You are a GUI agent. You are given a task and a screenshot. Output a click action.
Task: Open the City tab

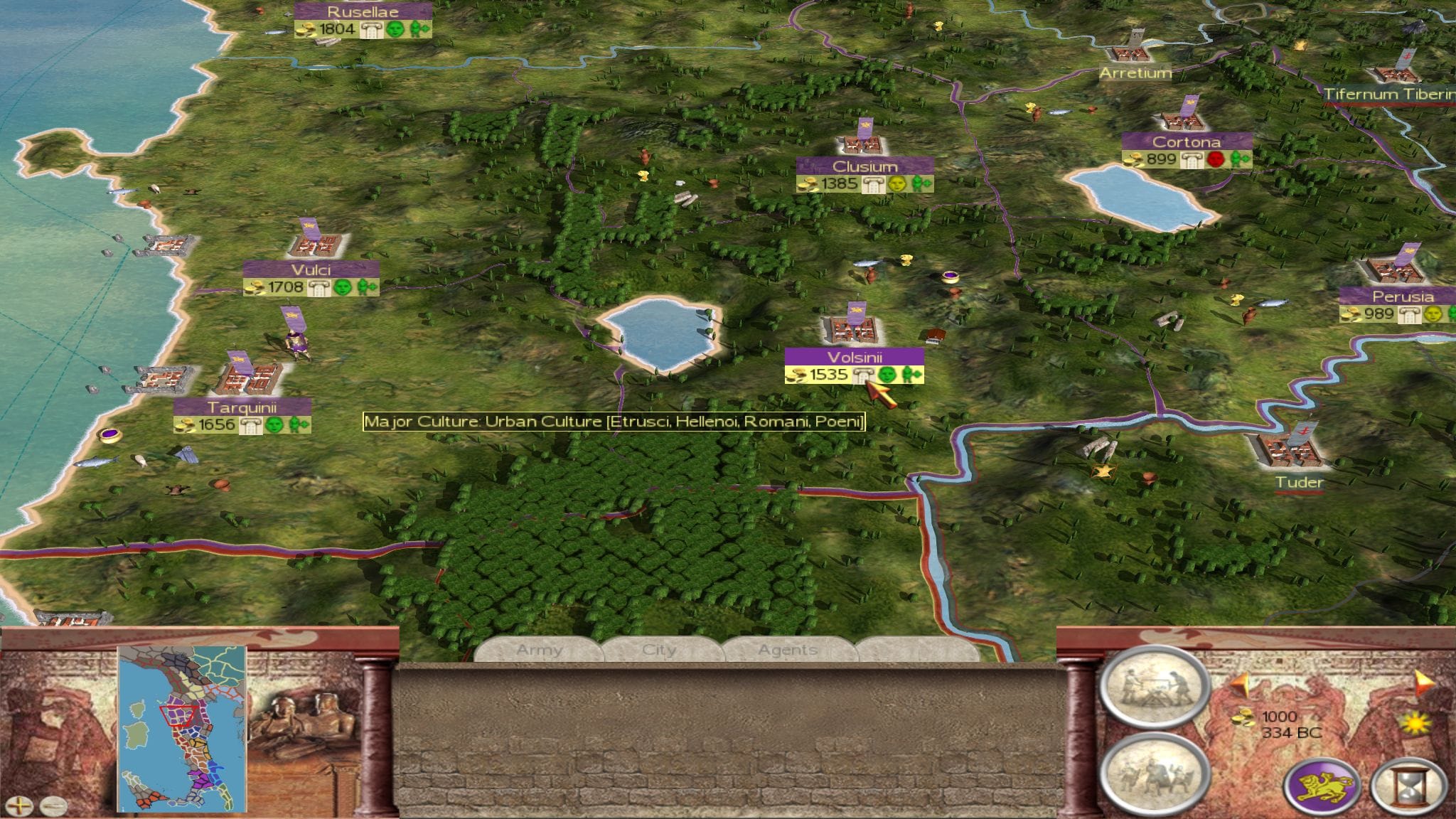659,650
